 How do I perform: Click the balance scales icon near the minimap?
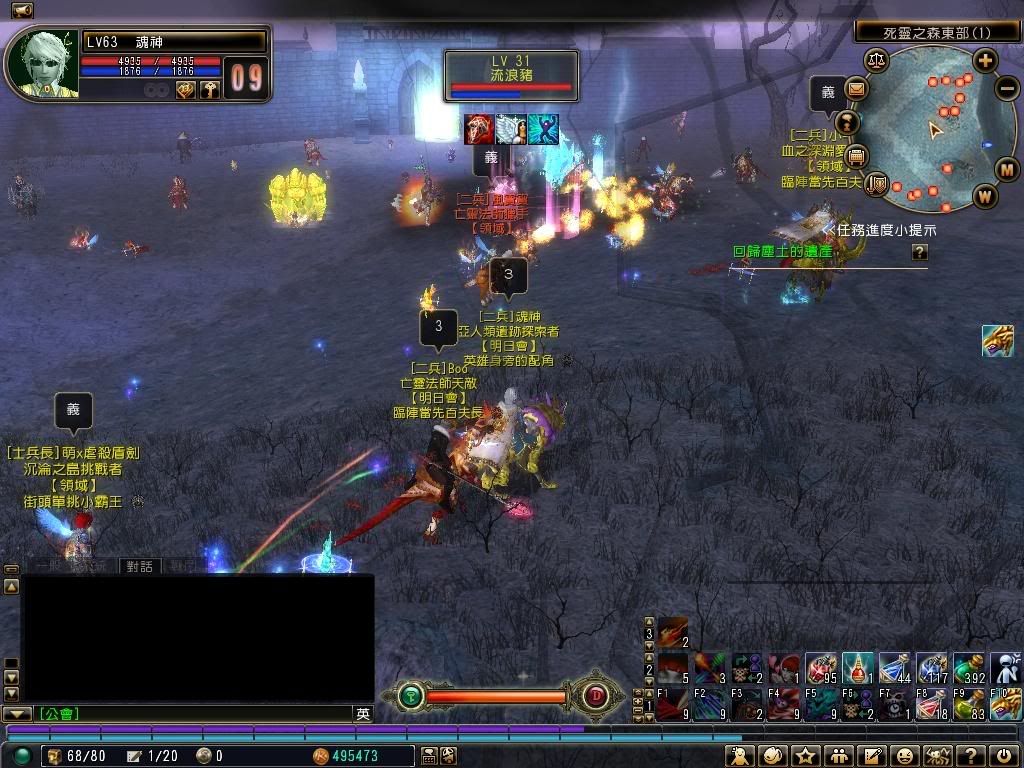(x=877, y=60)
